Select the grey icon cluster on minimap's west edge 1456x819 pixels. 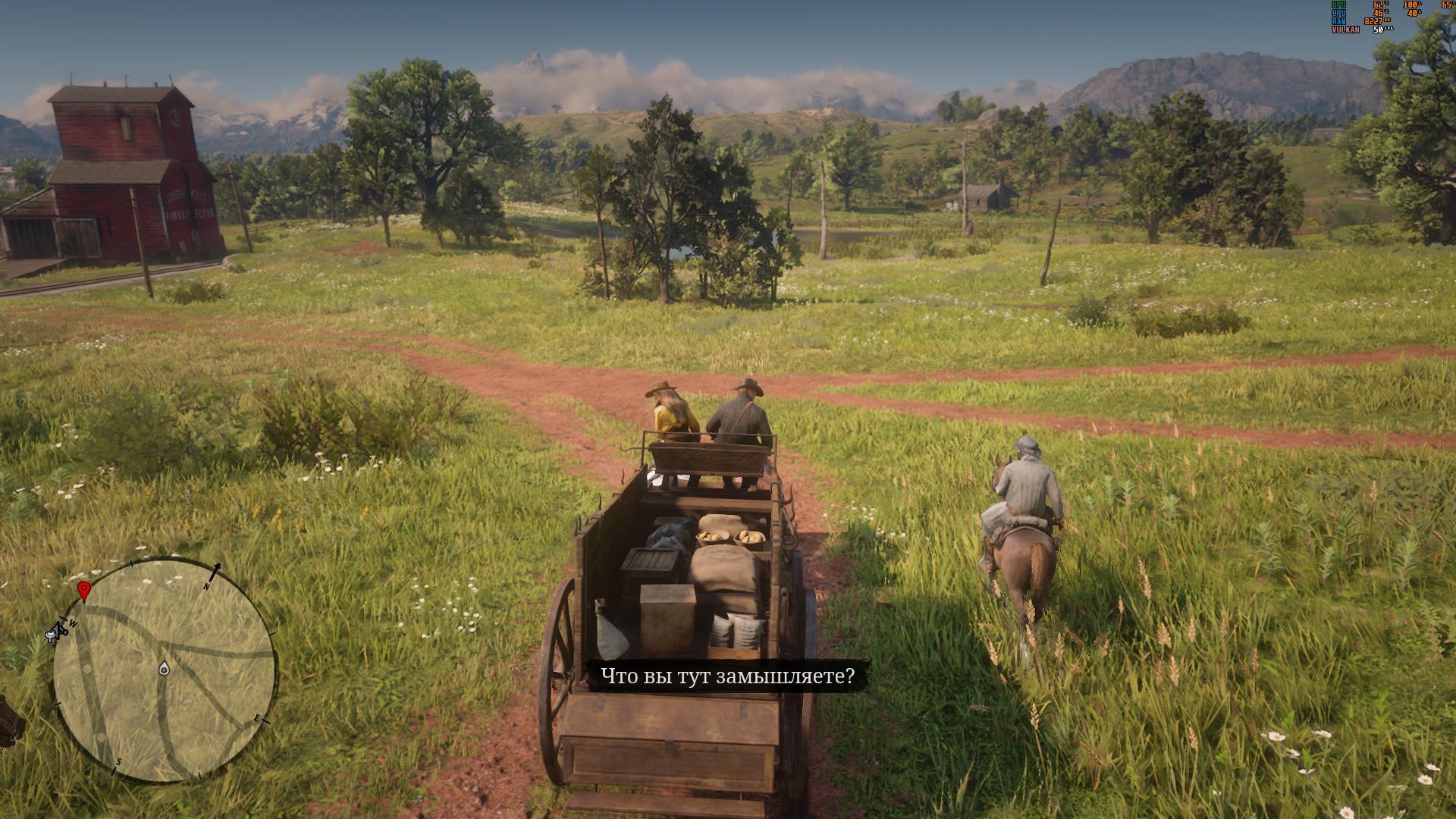coord(58,630)
